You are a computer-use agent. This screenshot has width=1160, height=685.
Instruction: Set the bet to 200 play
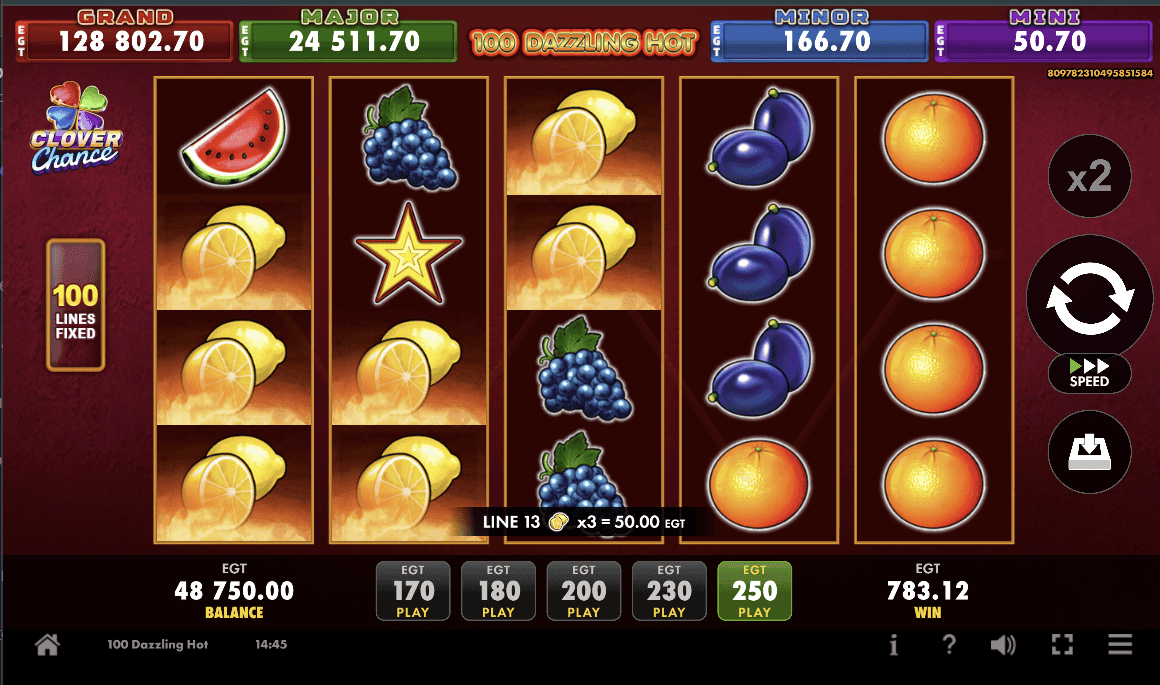(583, 591)
